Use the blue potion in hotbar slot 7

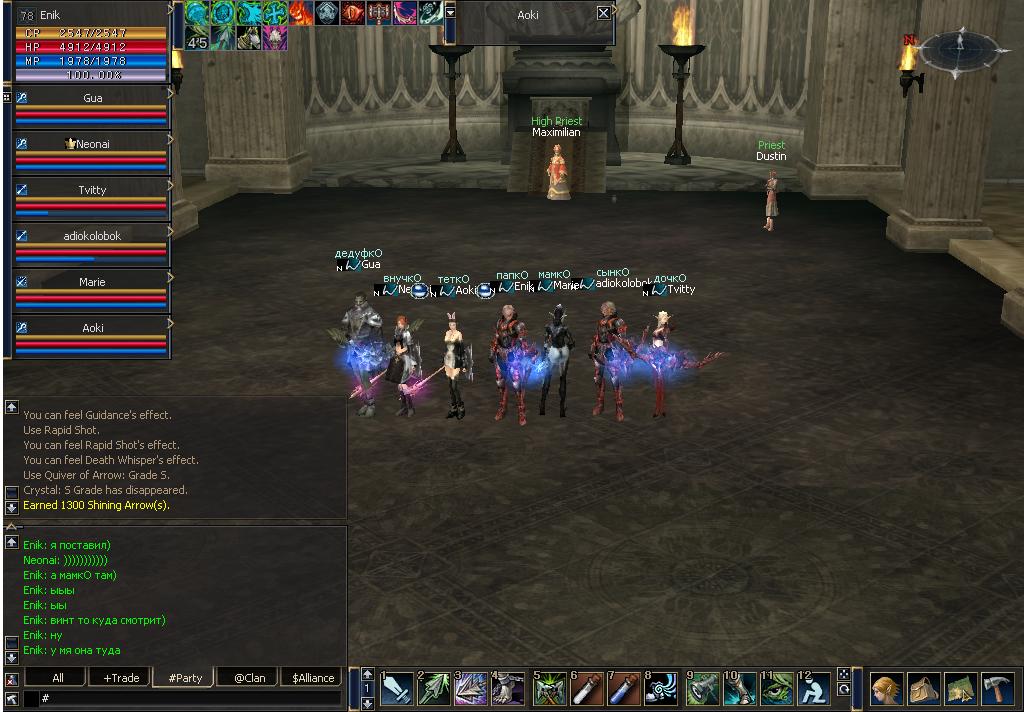(x=625, y=688)
